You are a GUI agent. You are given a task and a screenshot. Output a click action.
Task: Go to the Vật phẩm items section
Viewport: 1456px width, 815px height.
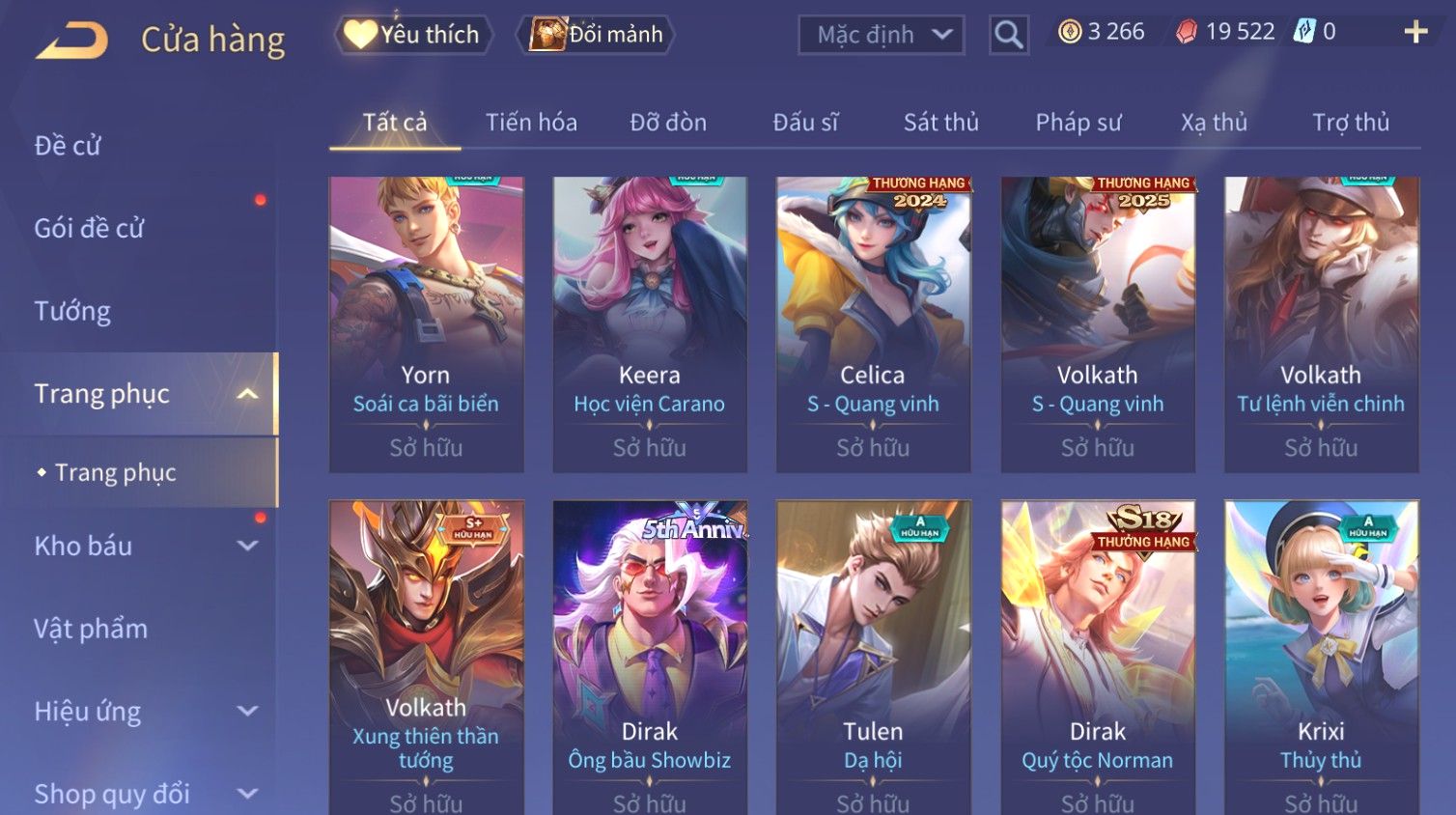point(91,629)
